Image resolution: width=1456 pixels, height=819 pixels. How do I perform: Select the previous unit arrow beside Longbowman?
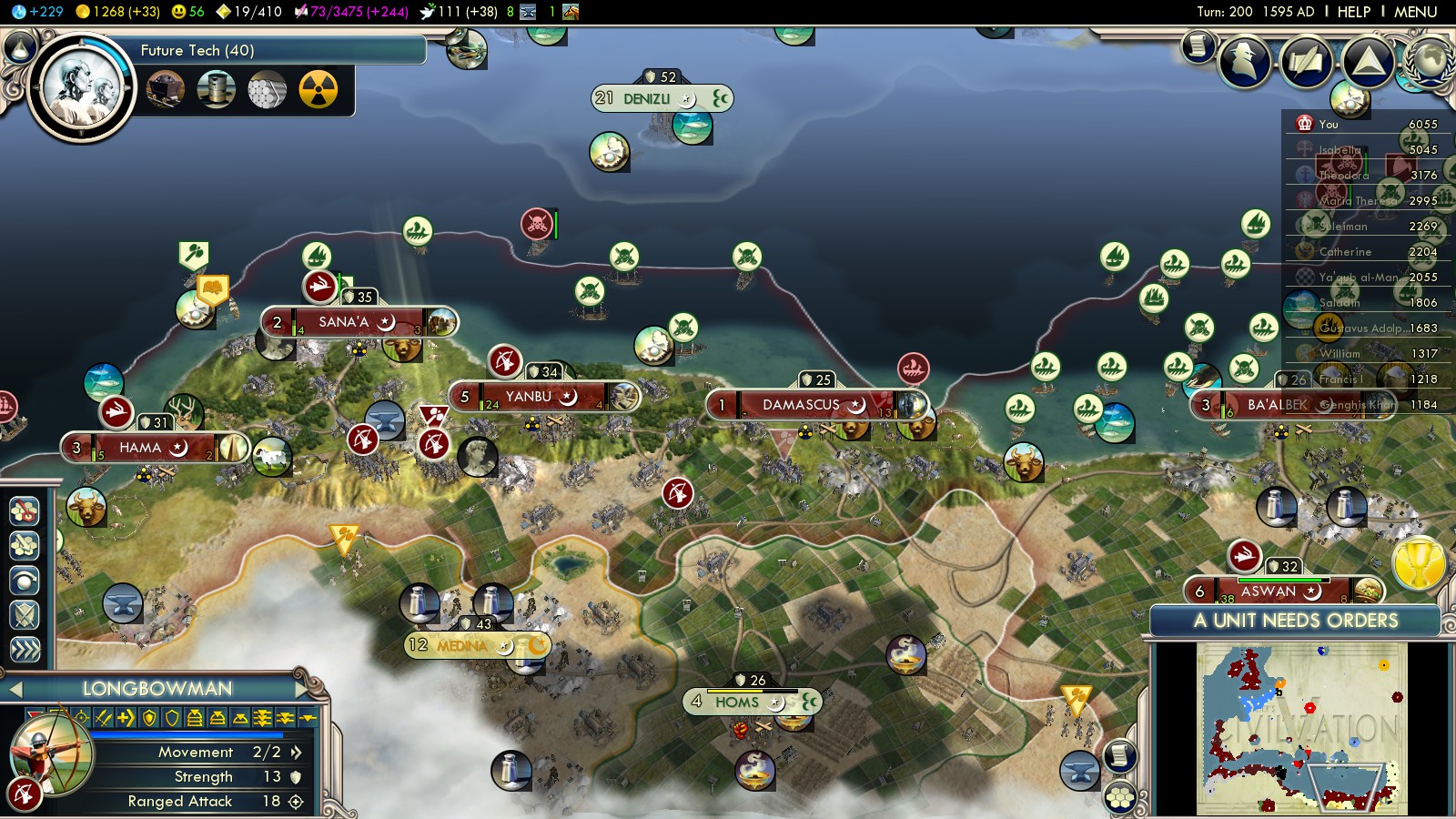pyautogui.click(x=15, y=690)
